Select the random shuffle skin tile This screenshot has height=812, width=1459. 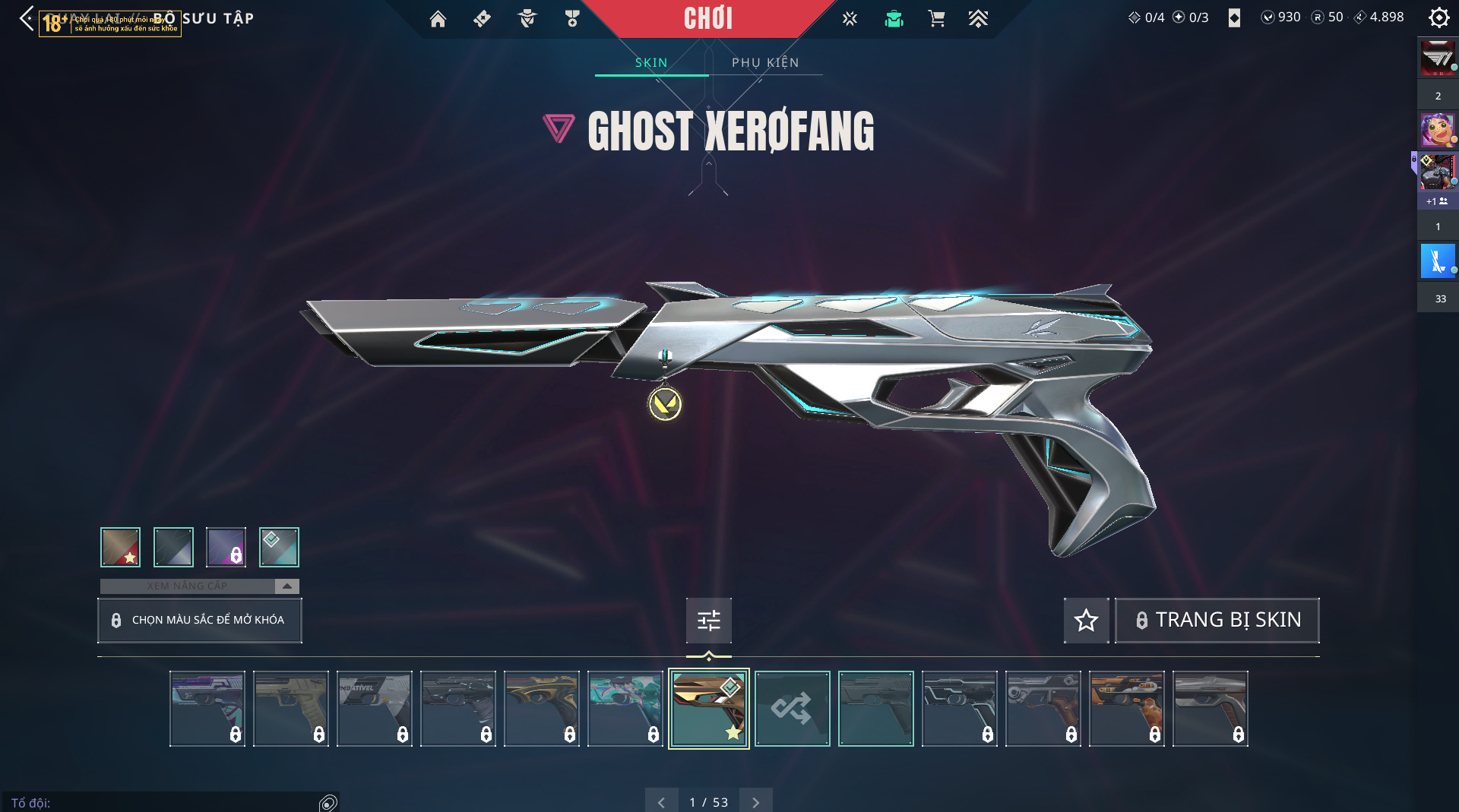tap(792, 709)
